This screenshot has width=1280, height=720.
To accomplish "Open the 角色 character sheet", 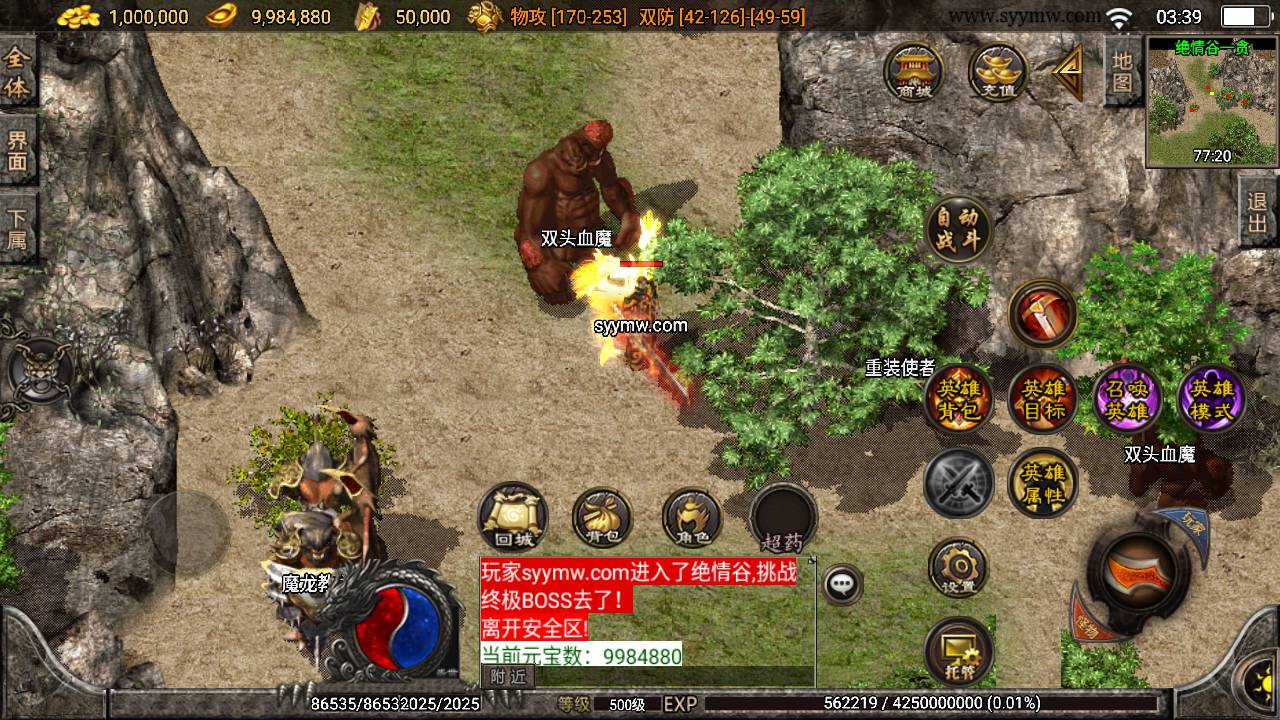I will pos(692,517).
